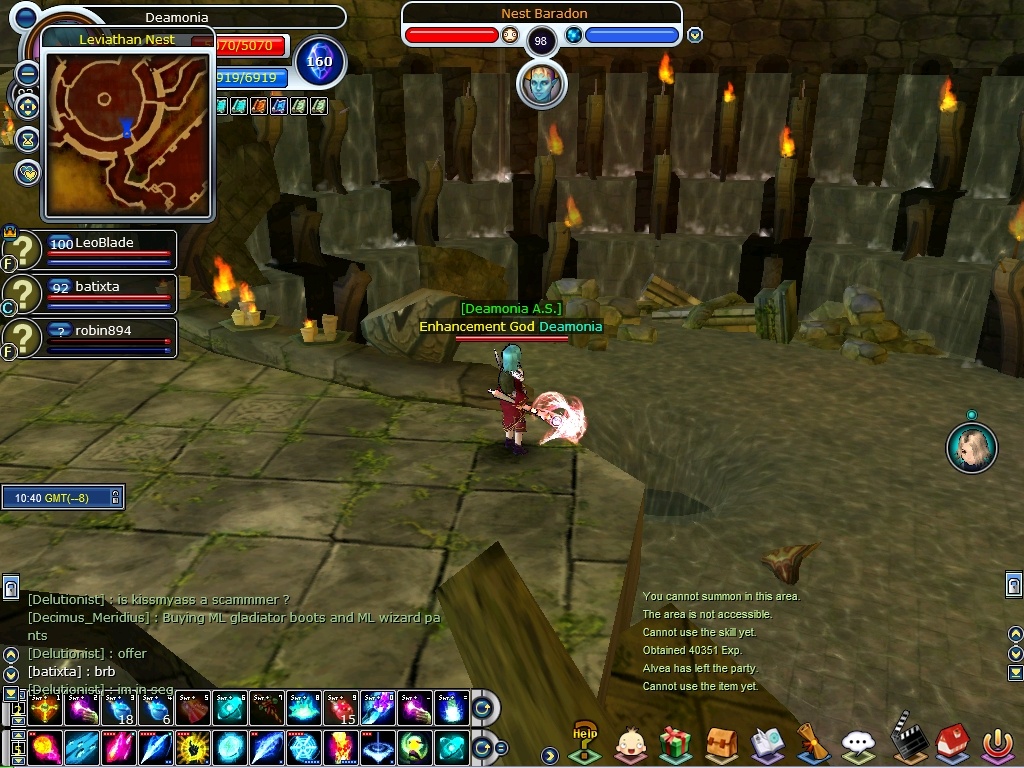Screen dimensions: 1024x768
Task: Click the blonde companion portrait icon
Action: click(971, 447)
